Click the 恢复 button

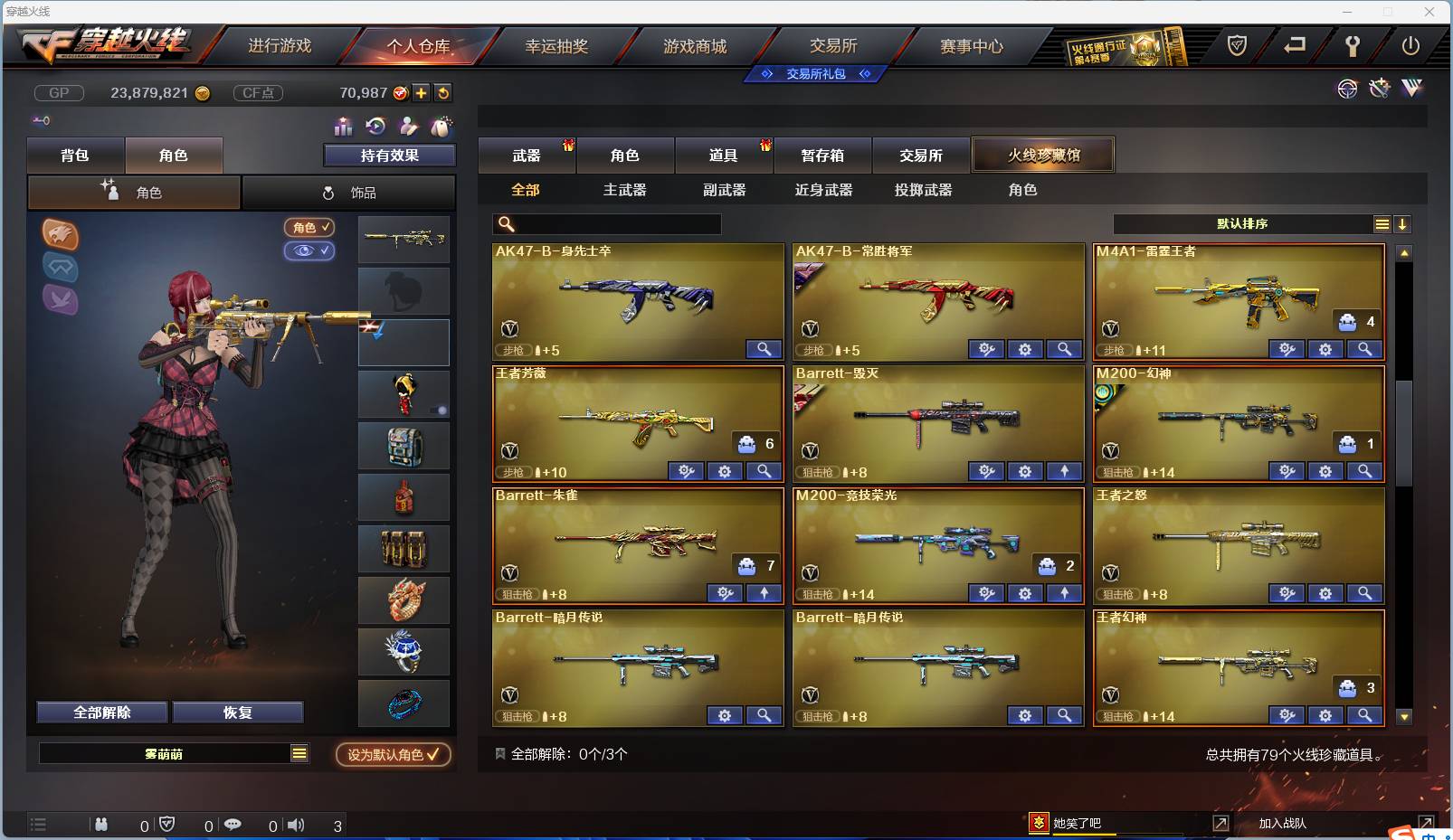click(237, 712)
